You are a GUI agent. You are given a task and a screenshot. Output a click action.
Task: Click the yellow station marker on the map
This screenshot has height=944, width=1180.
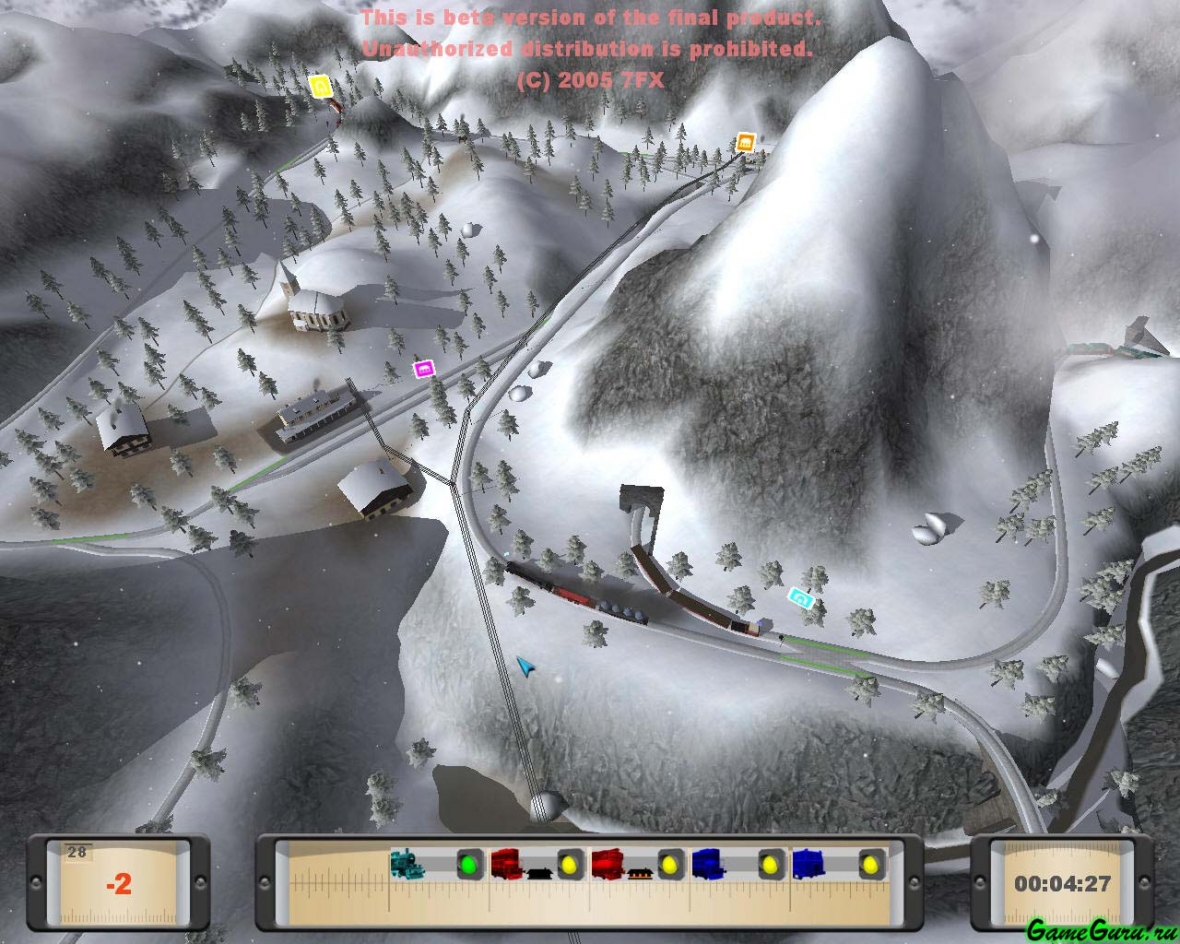(320, 86)
